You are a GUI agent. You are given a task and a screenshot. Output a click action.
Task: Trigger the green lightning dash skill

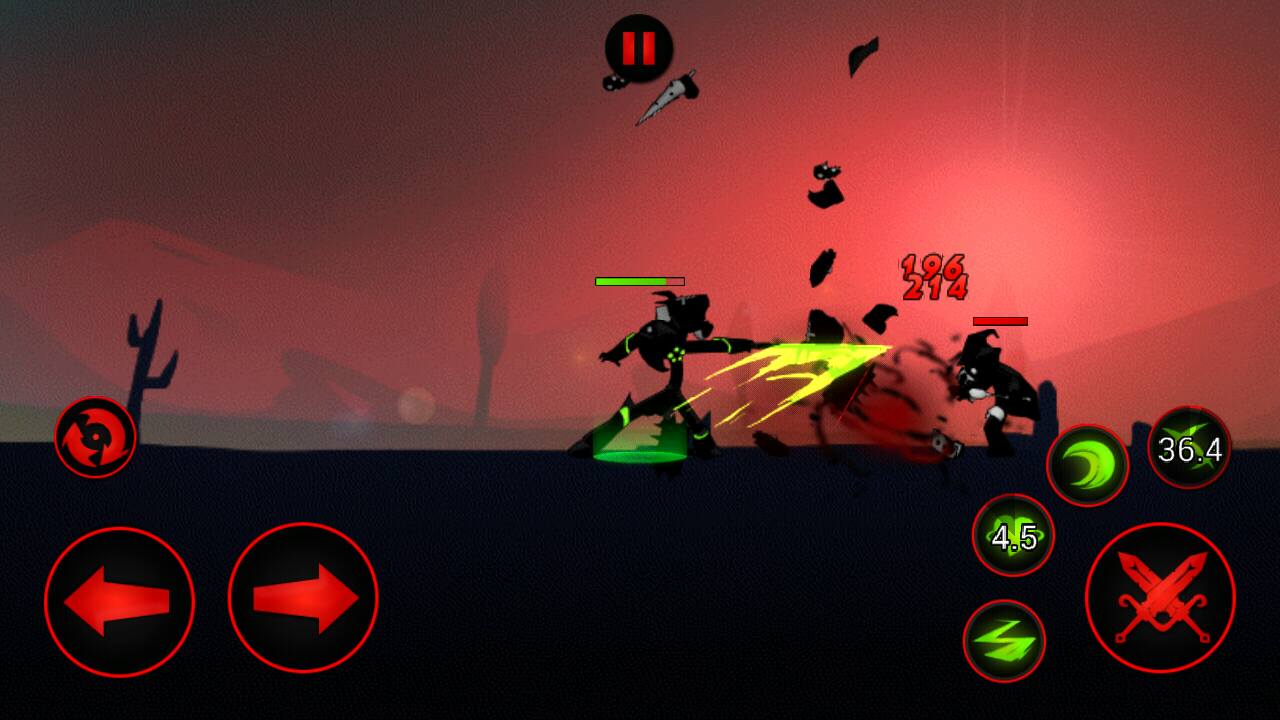tap(1004, 640)
